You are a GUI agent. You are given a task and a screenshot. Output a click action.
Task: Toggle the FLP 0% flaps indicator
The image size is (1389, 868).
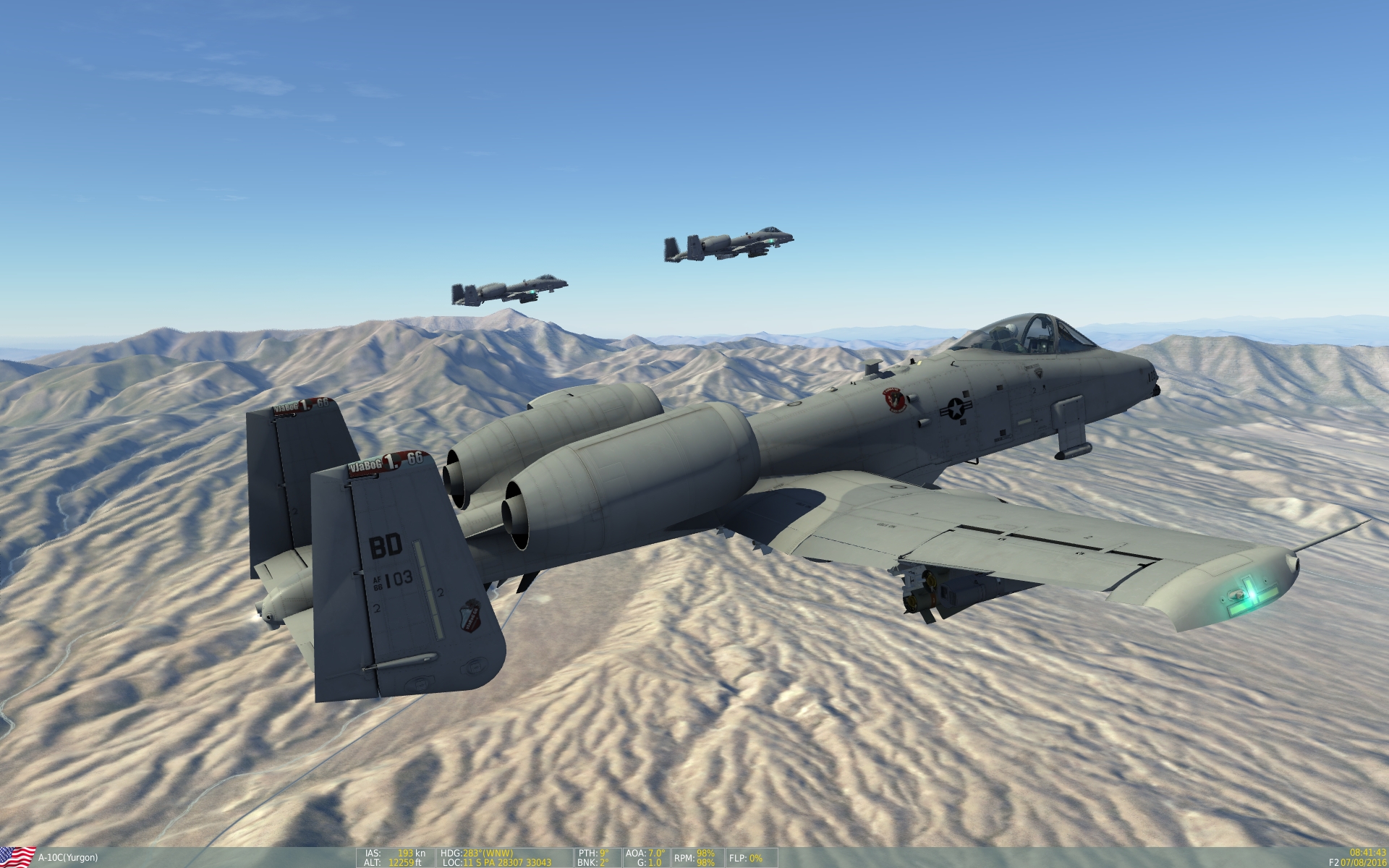tap(747, 856)
